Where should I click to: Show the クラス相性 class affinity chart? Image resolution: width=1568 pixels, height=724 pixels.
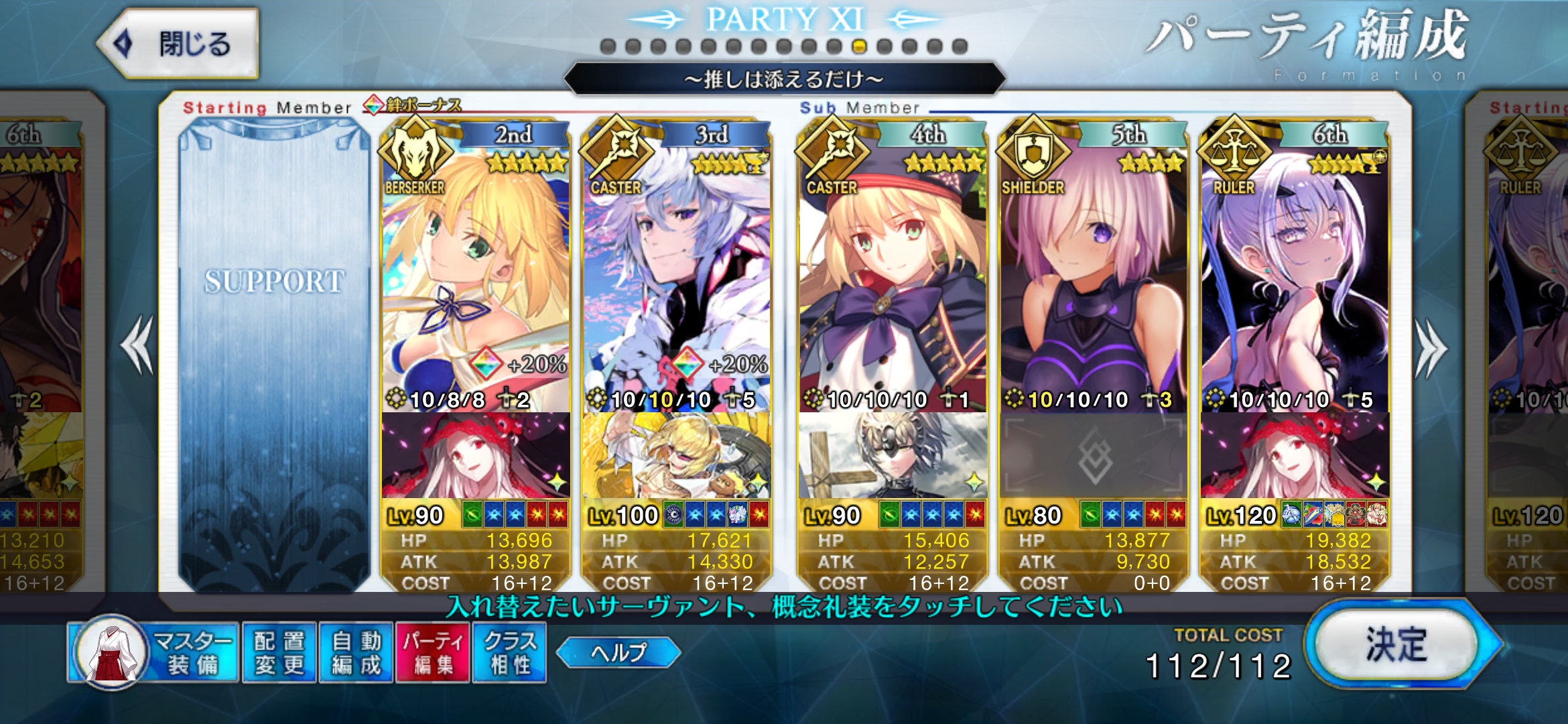tap(509, 652)
